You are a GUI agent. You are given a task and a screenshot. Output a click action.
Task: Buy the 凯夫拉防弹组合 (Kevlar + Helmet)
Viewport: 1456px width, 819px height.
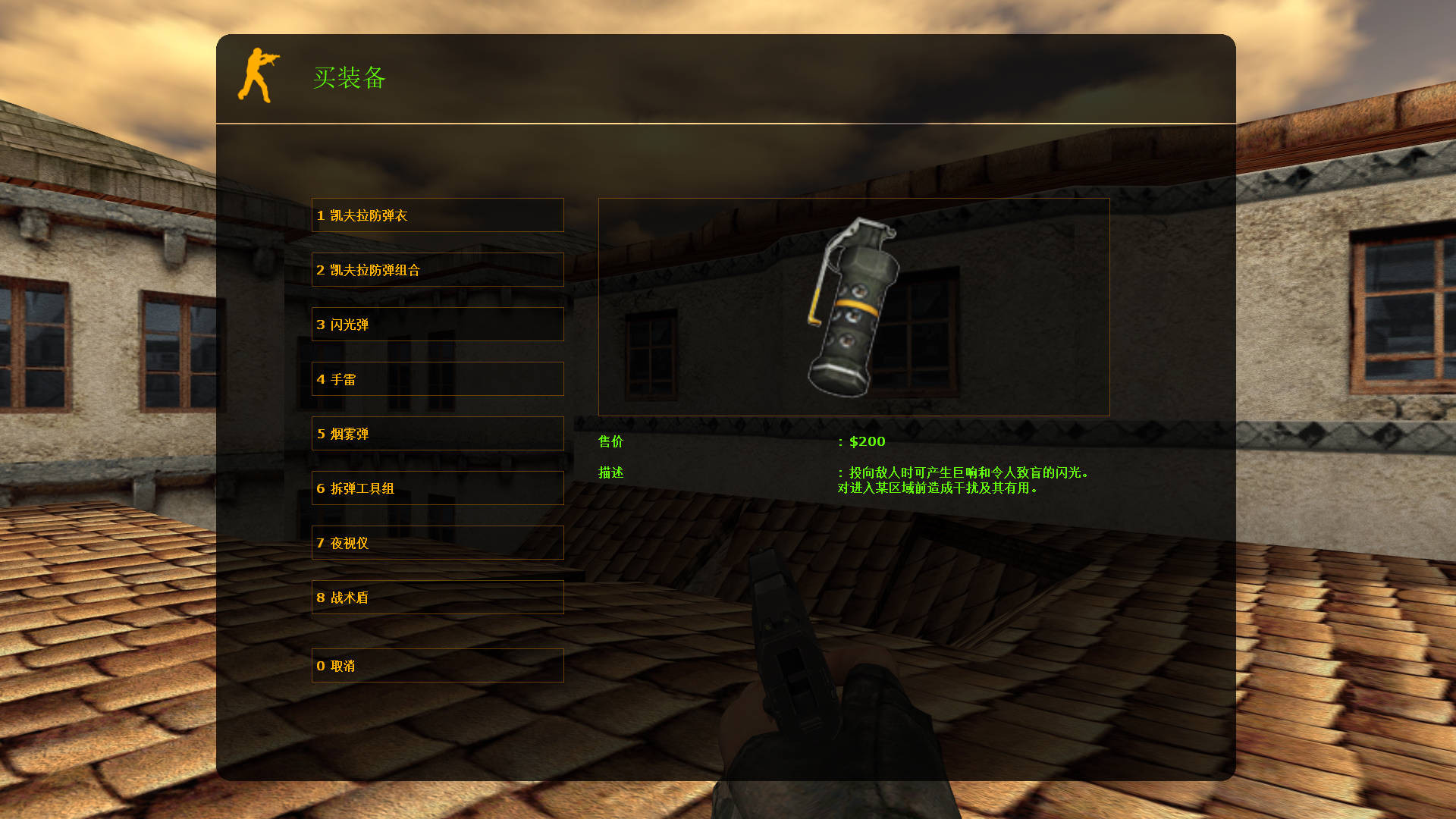coord(437,270)
